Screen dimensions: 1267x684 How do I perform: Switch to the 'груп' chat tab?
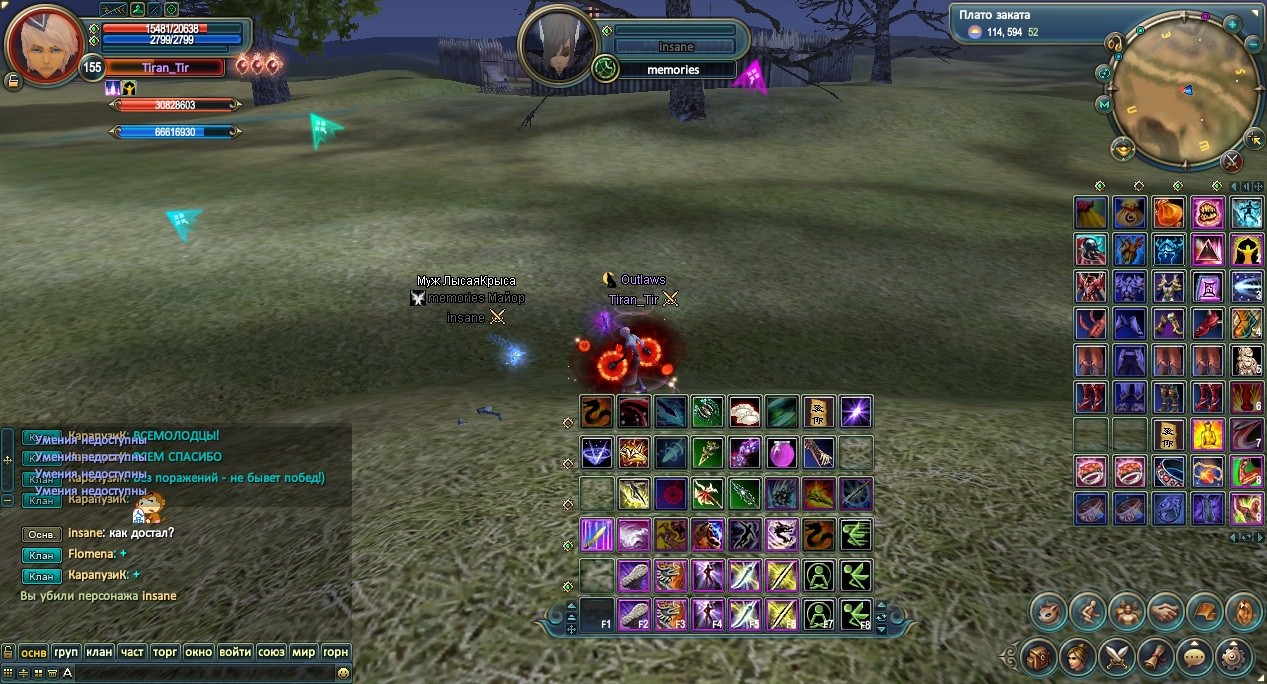[x=66, y=652]
